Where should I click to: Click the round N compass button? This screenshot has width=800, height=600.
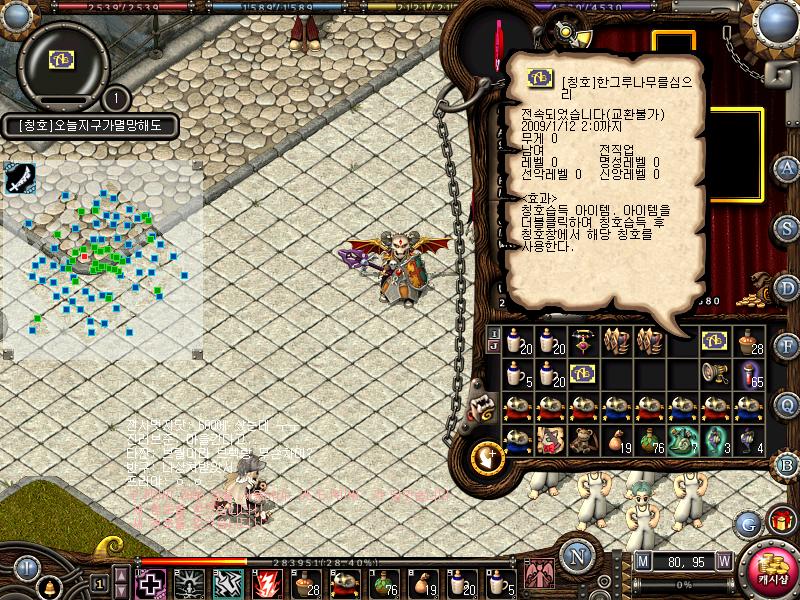(575, 557)
